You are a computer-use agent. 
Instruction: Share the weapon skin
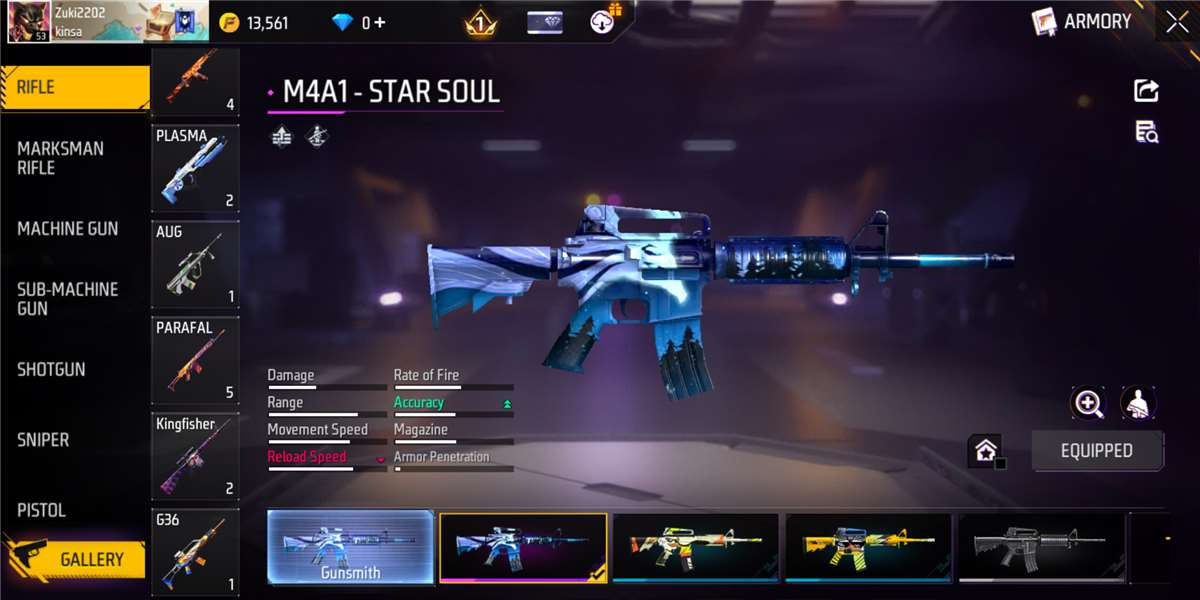[x=1146, y=91]
